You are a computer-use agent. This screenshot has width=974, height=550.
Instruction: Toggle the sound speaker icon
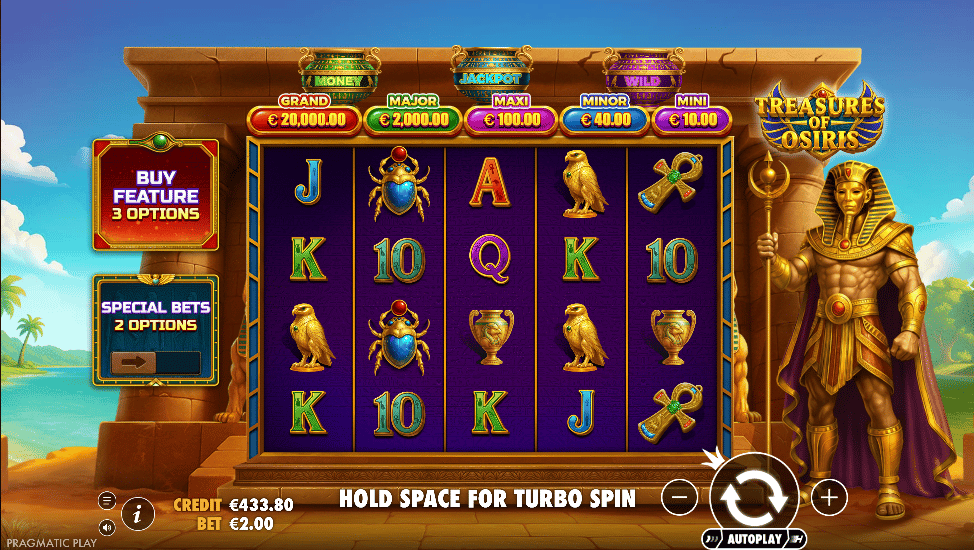coord(107,527)
